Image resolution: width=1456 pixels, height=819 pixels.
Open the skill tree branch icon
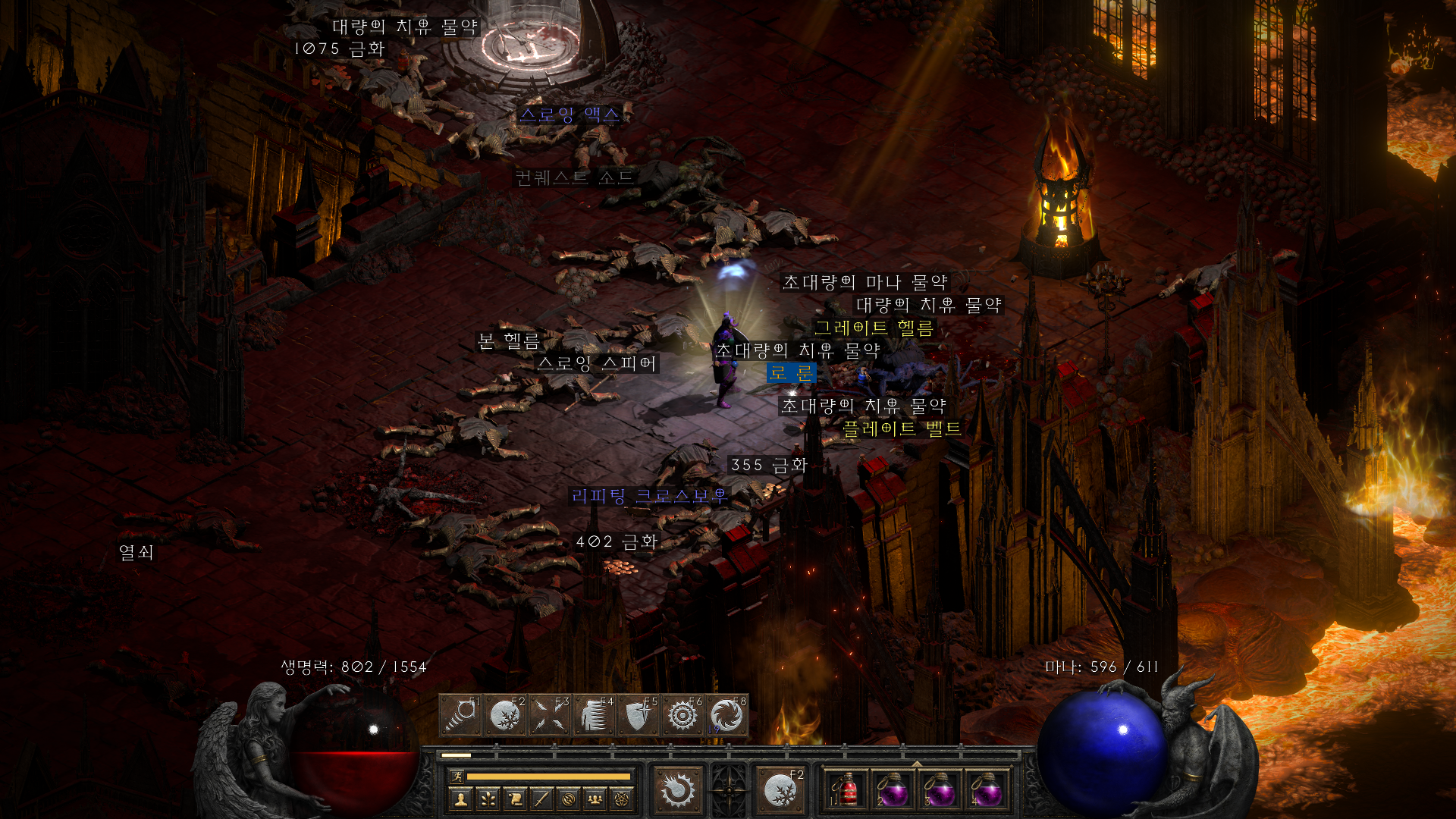click(x=488, y=798)
